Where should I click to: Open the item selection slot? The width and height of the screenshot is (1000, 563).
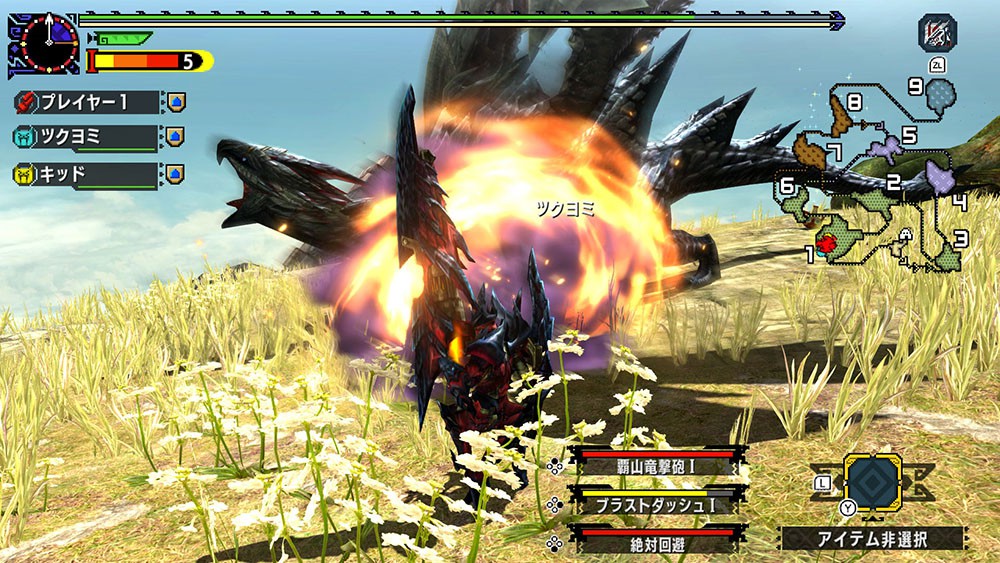(x=872, y=483)
